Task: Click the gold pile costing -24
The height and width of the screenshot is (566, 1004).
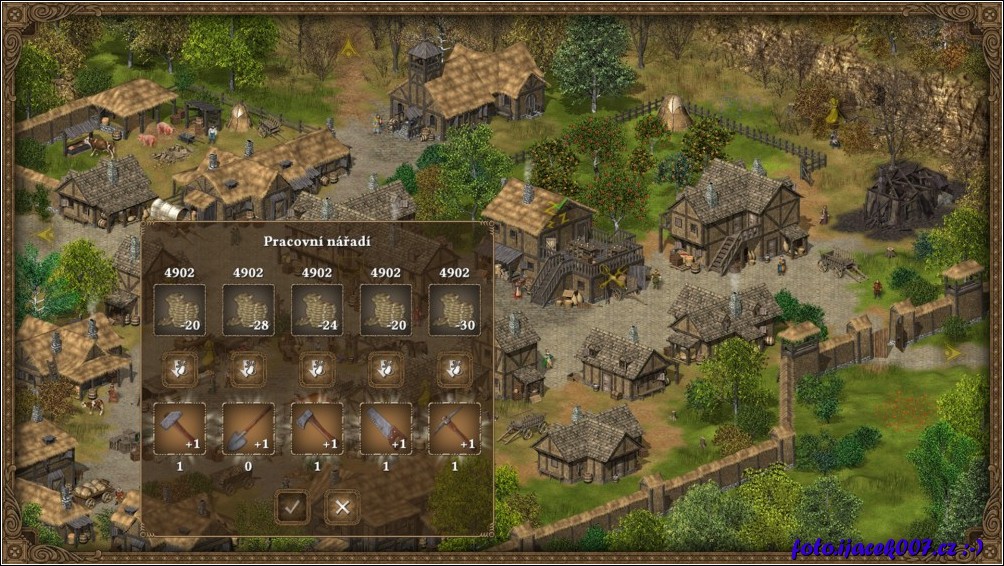Action: click(x=317, y=310)
